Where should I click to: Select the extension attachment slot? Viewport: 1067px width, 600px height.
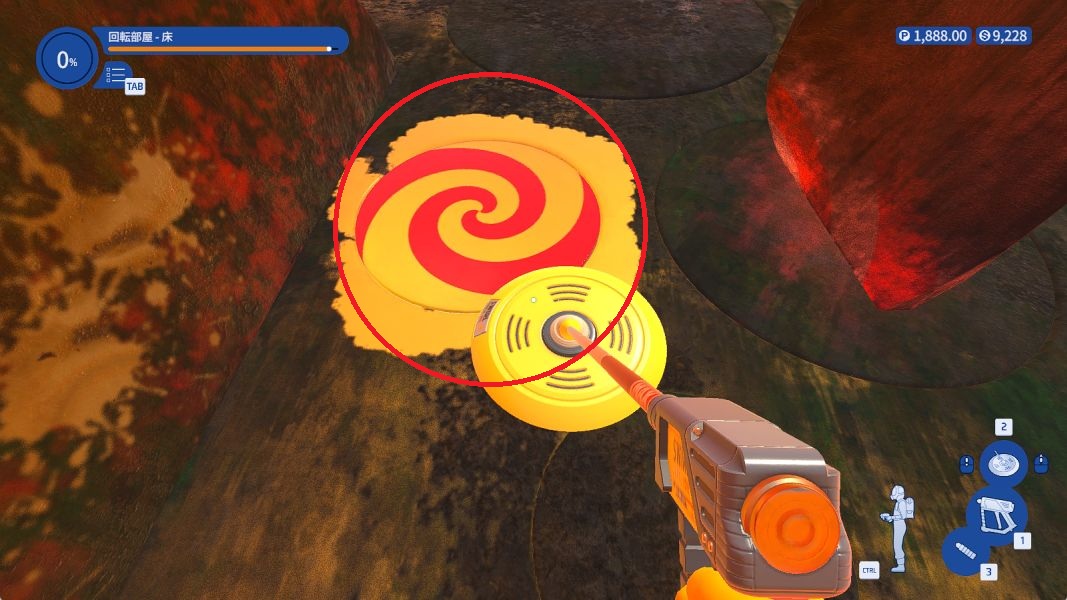click(x=967, y=552)
